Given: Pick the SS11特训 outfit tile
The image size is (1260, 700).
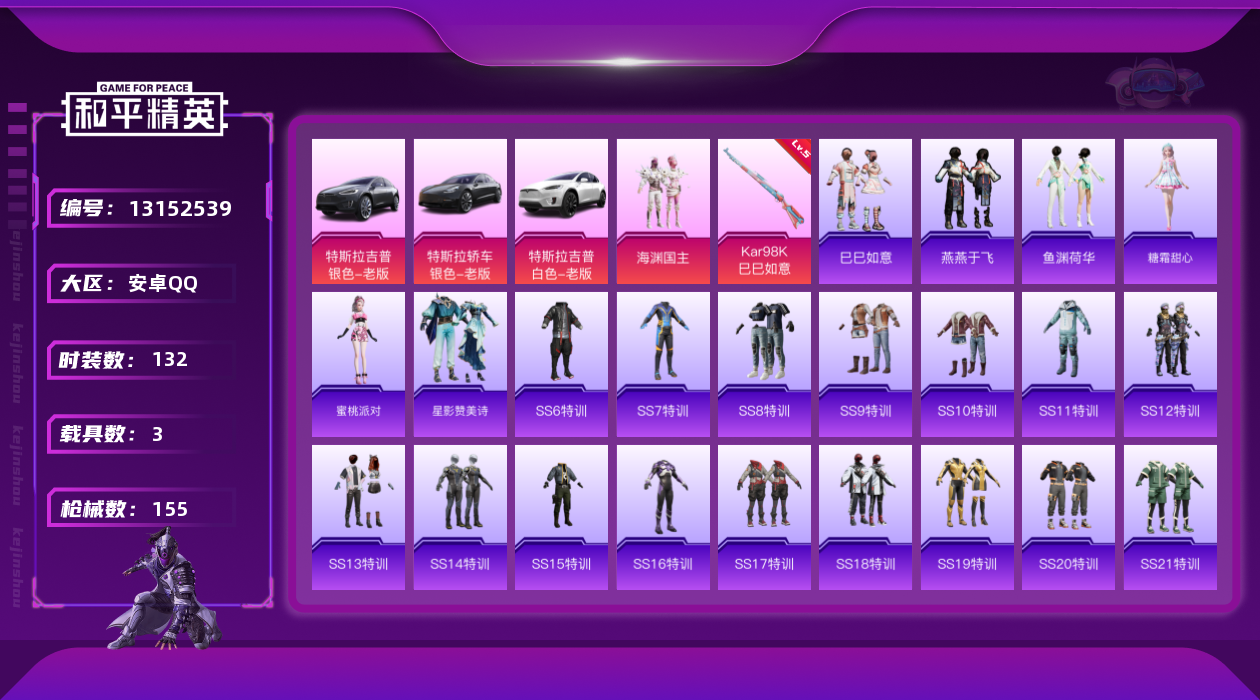Looking at the screenshot, I should tap(1068, 364).
